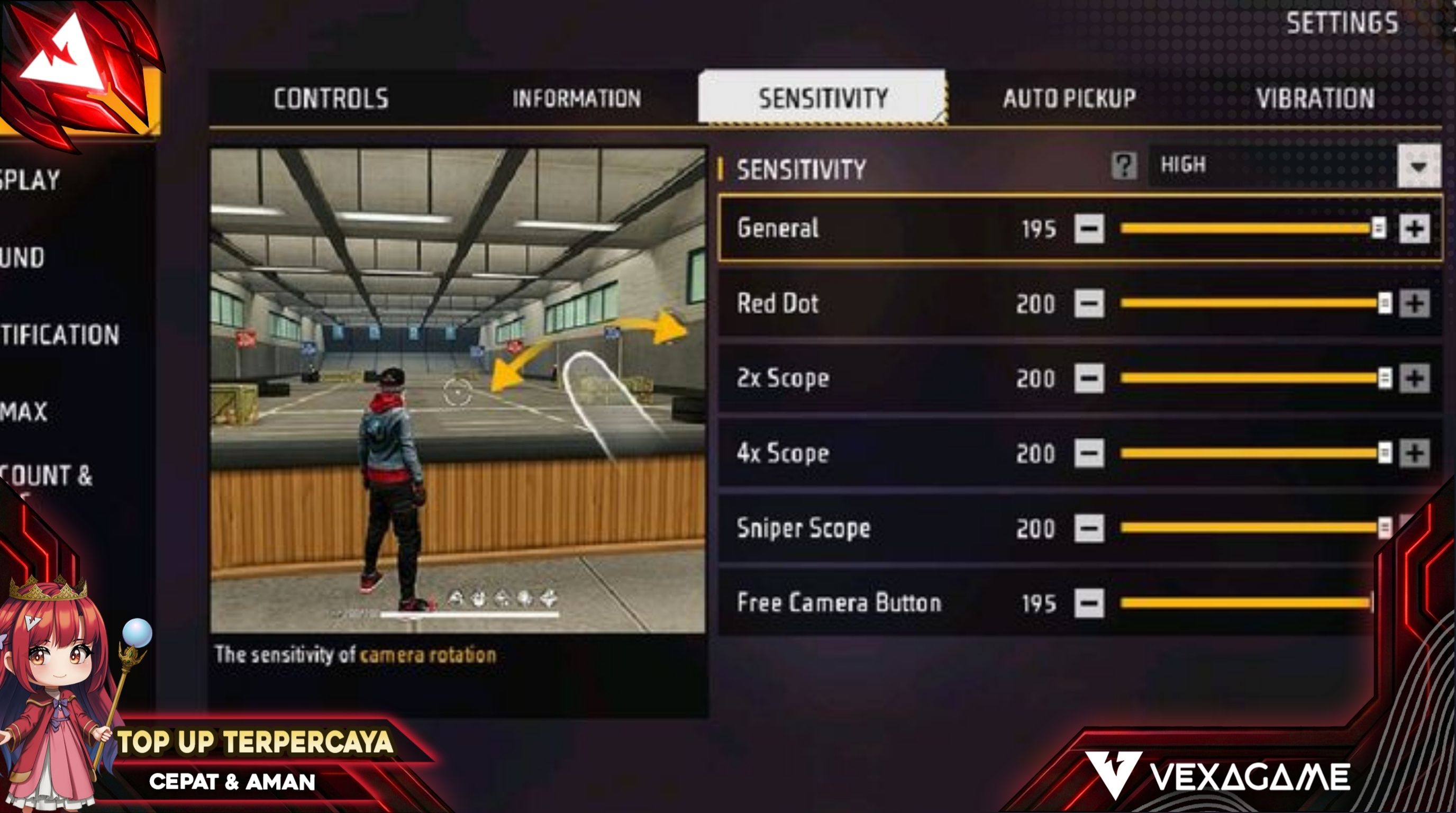Go to the Auto Pickup tab

(1069, 98)
